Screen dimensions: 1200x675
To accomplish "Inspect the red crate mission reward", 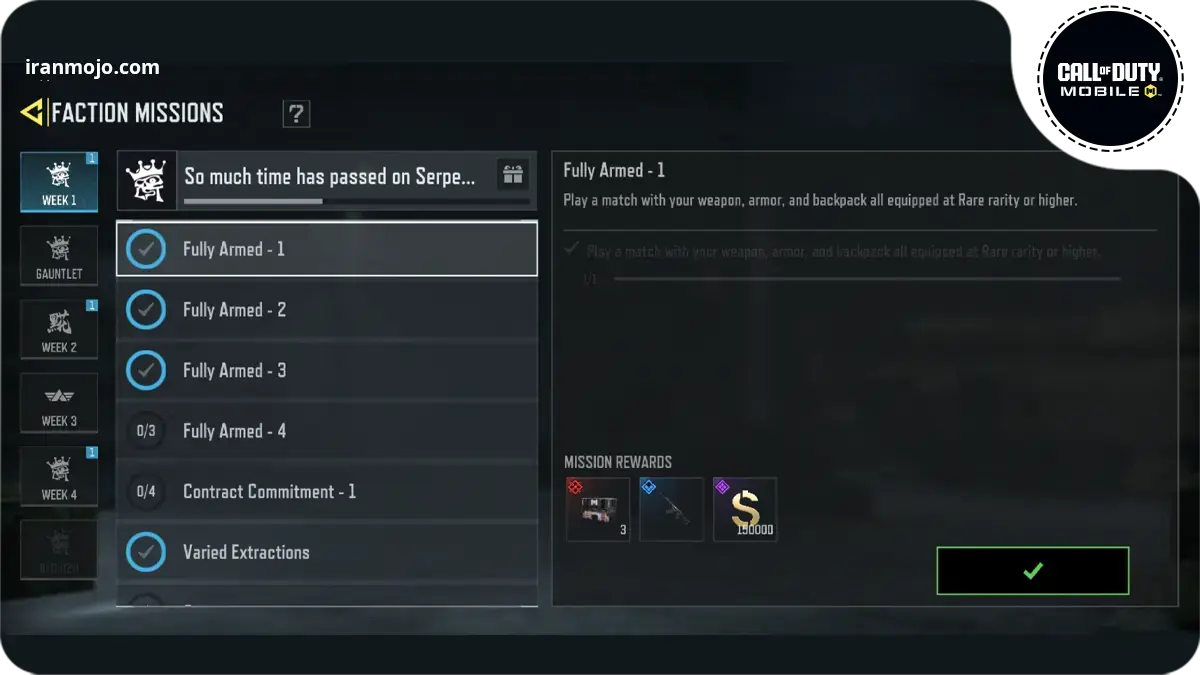I will pyautogui.click(x=598, y=510).
